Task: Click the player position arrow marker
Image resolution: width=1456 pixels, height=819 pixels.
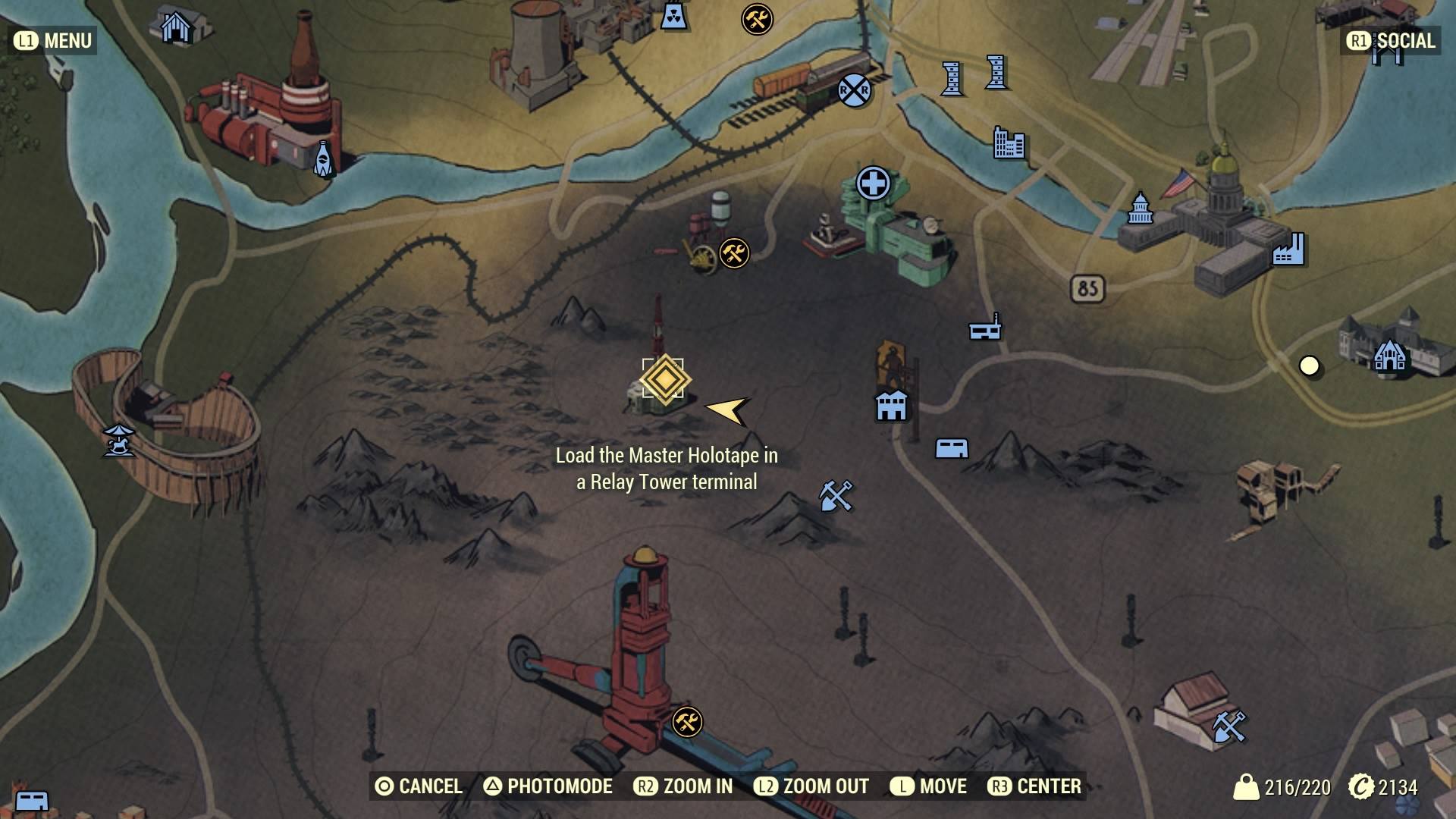Action: (x=730, y=410)
